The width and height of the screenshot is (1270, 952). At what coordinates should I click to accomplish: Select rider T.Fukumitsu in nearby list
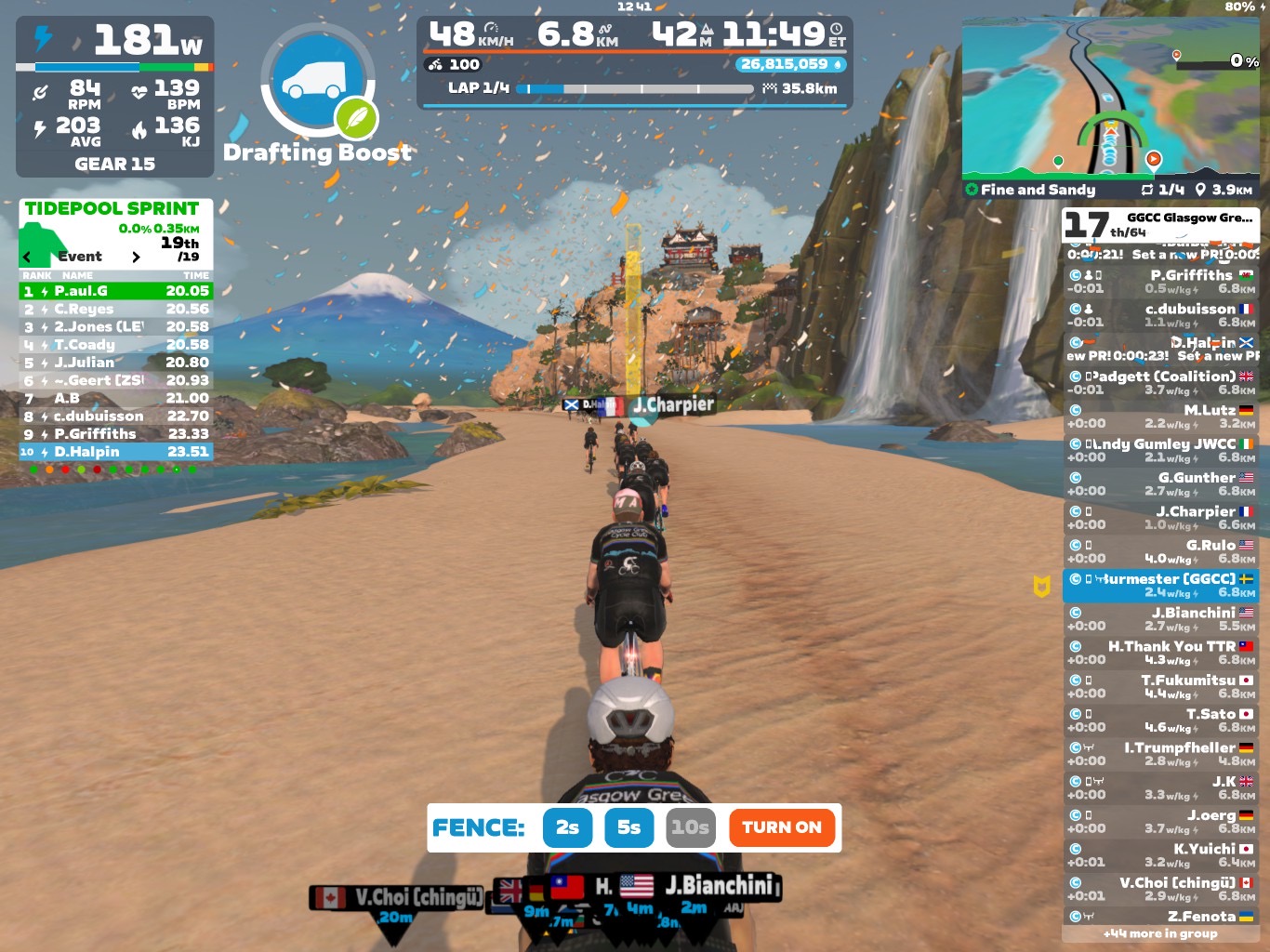pyautogui.click(x=1160, y=687)
